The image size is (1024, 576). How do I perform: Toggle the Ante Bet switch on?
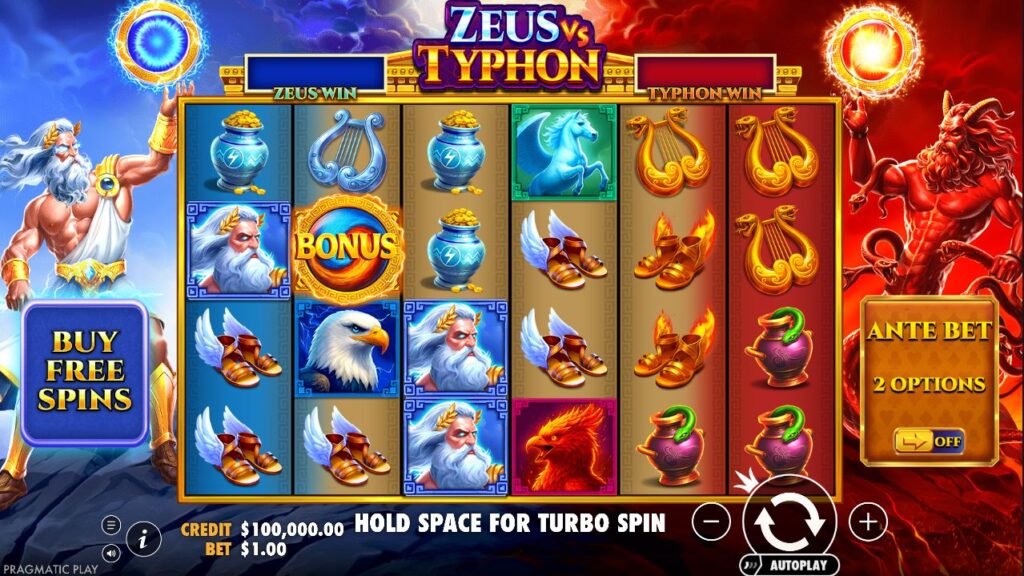tap(929, 440)
